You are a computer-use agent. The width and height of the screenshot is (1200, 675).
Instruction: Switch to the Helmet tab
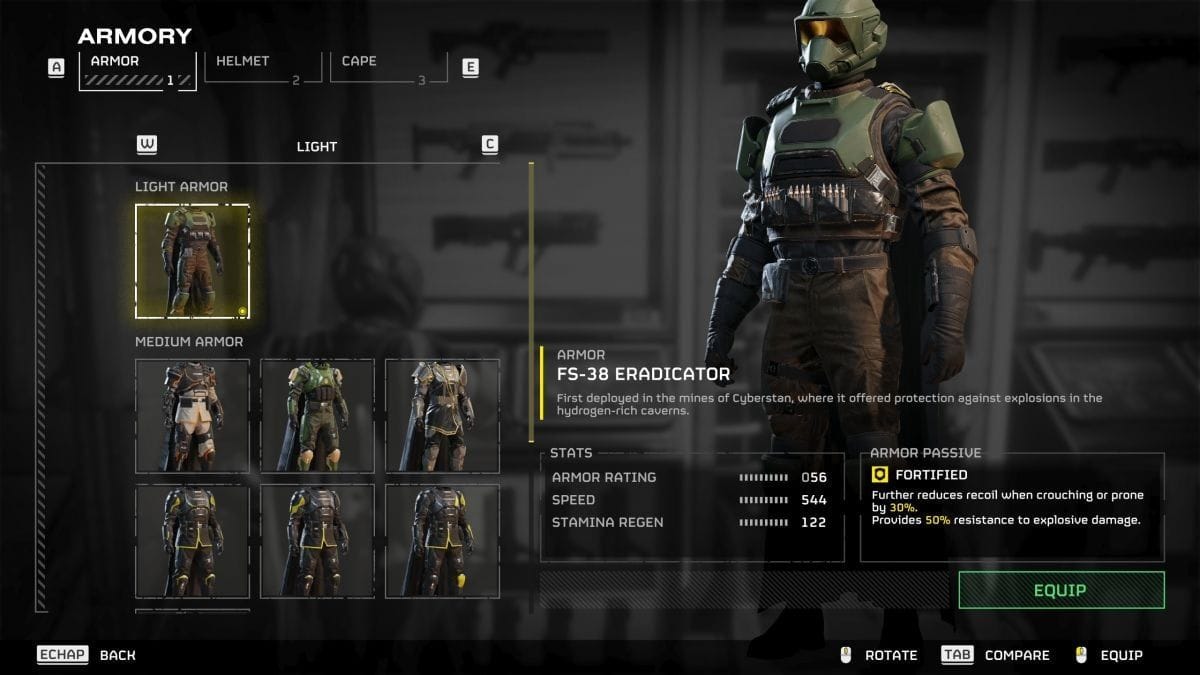click(x=262, y=66)
